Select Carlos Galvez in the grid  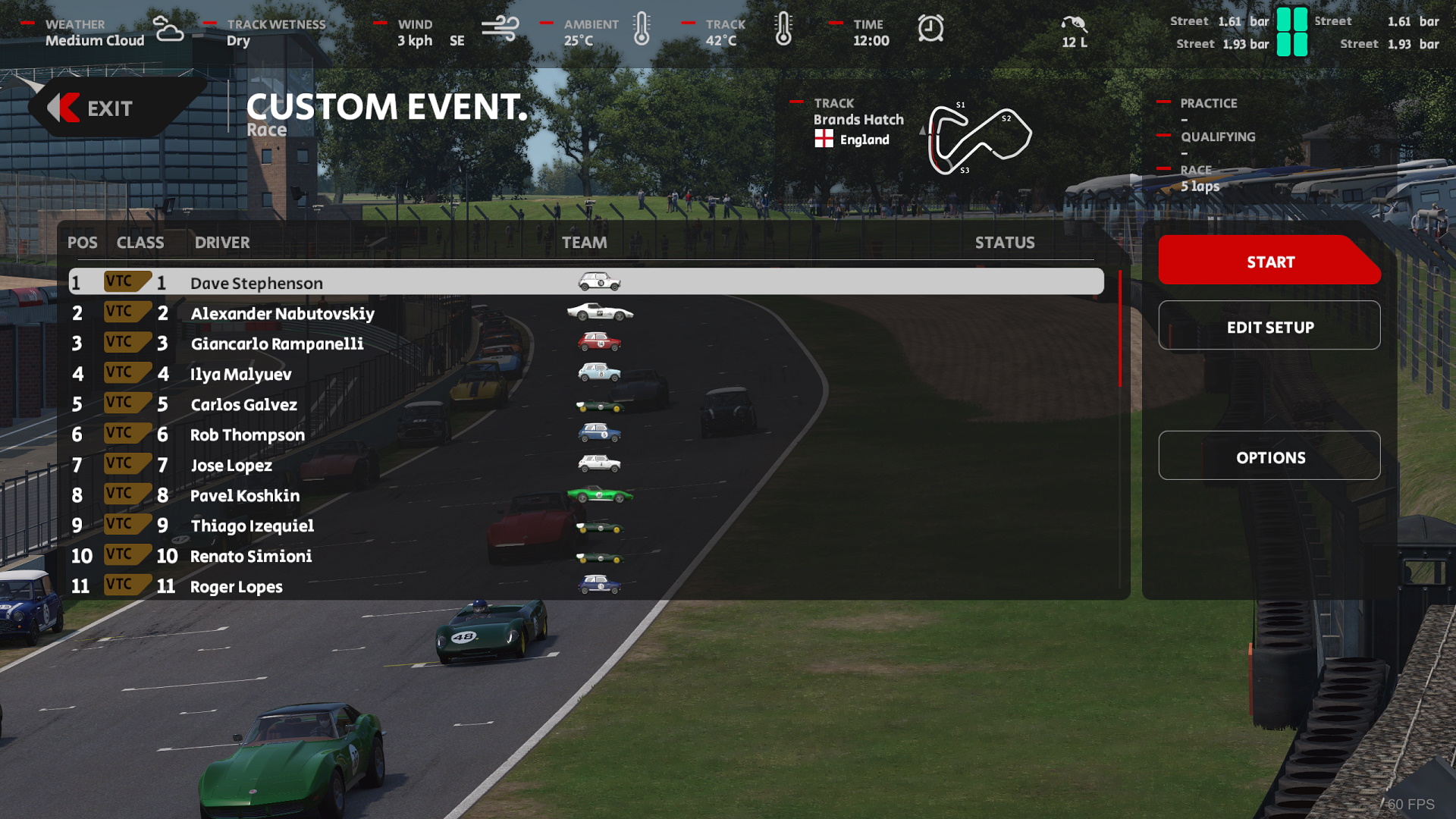point(243,404)
